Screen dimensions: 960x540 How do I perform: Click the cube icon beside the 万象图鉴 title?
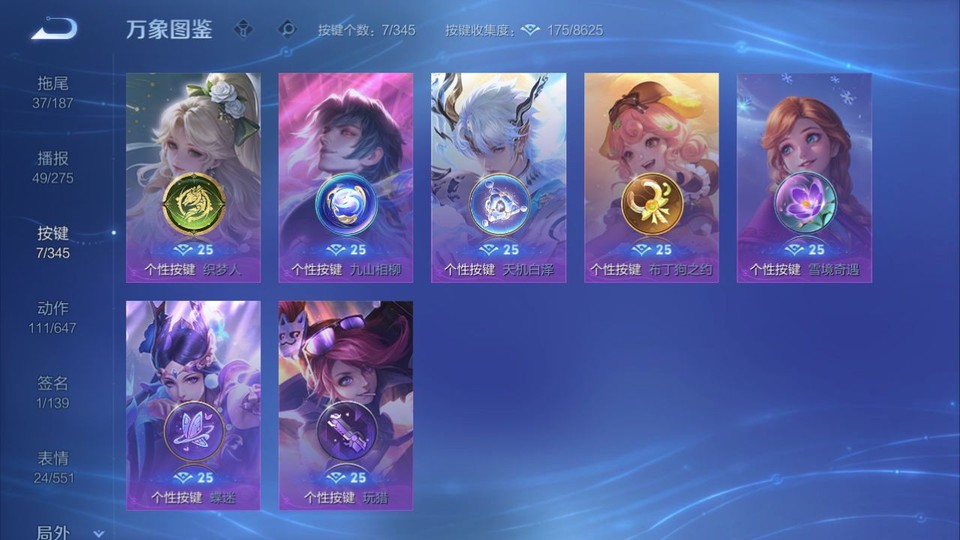pyautogui.click(x=243, y=29)
